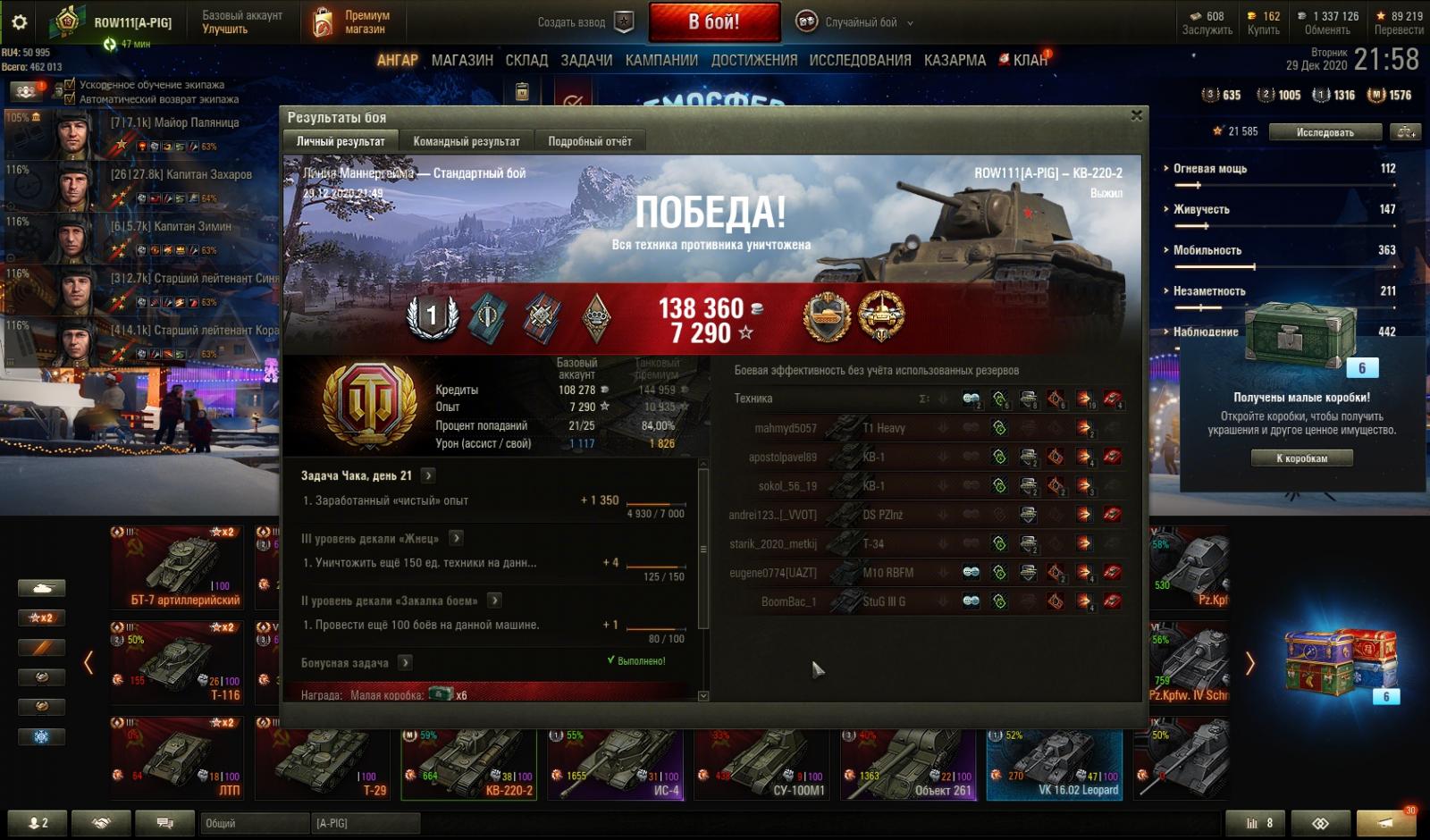The width and height of the screenshot is (1430, 840).
Task: Click the Исследовать button
Action: (x=1325, y=132)
